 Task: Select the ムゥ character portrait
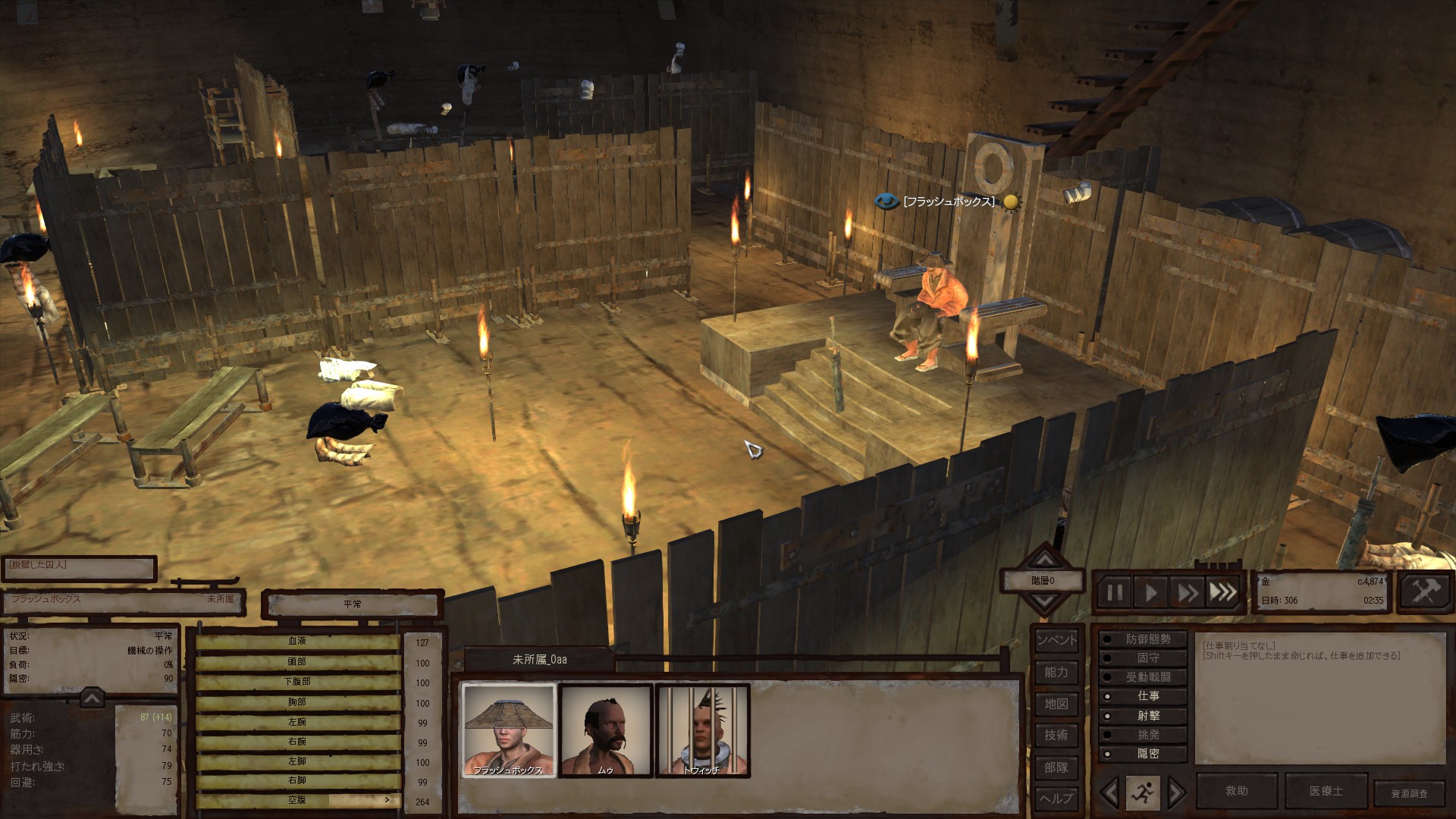606,730
